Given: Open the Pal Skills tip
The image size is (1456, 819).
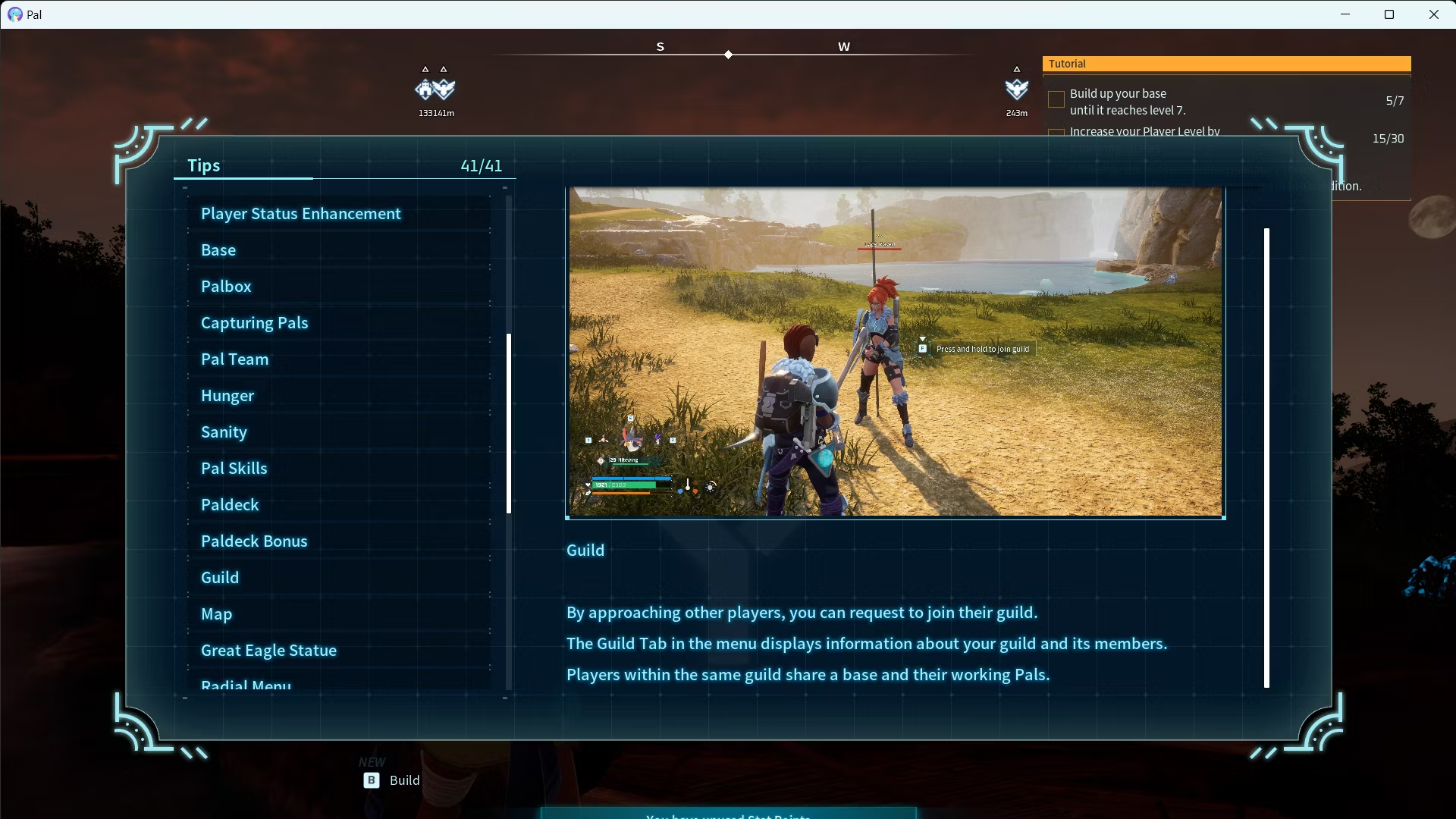Looking at the screenshot, I should [x=234, y=469].
